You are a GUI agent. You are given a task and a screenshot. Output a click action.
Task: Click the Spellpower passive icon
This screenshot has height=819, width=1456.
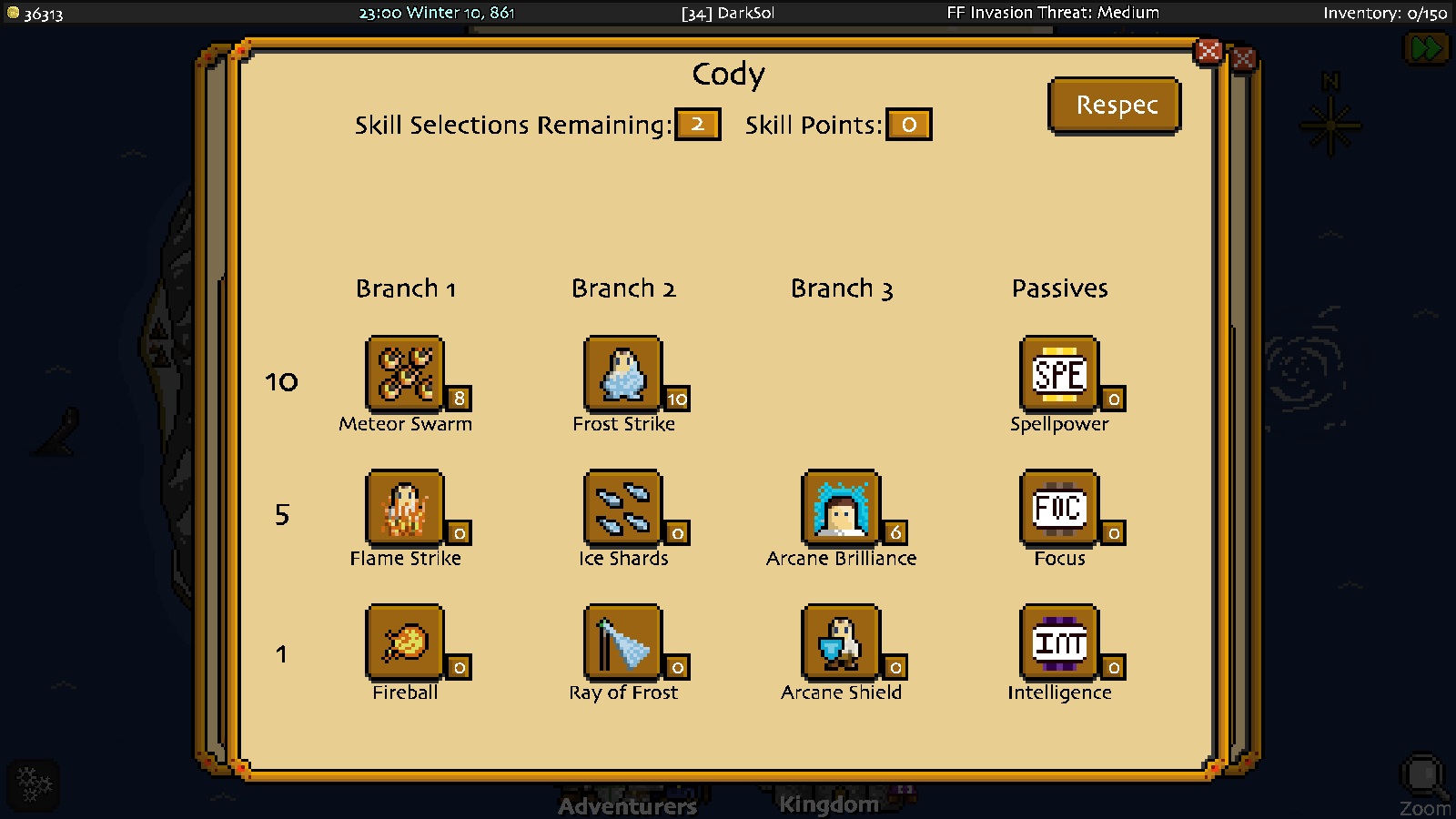(x=1059, y=372)
